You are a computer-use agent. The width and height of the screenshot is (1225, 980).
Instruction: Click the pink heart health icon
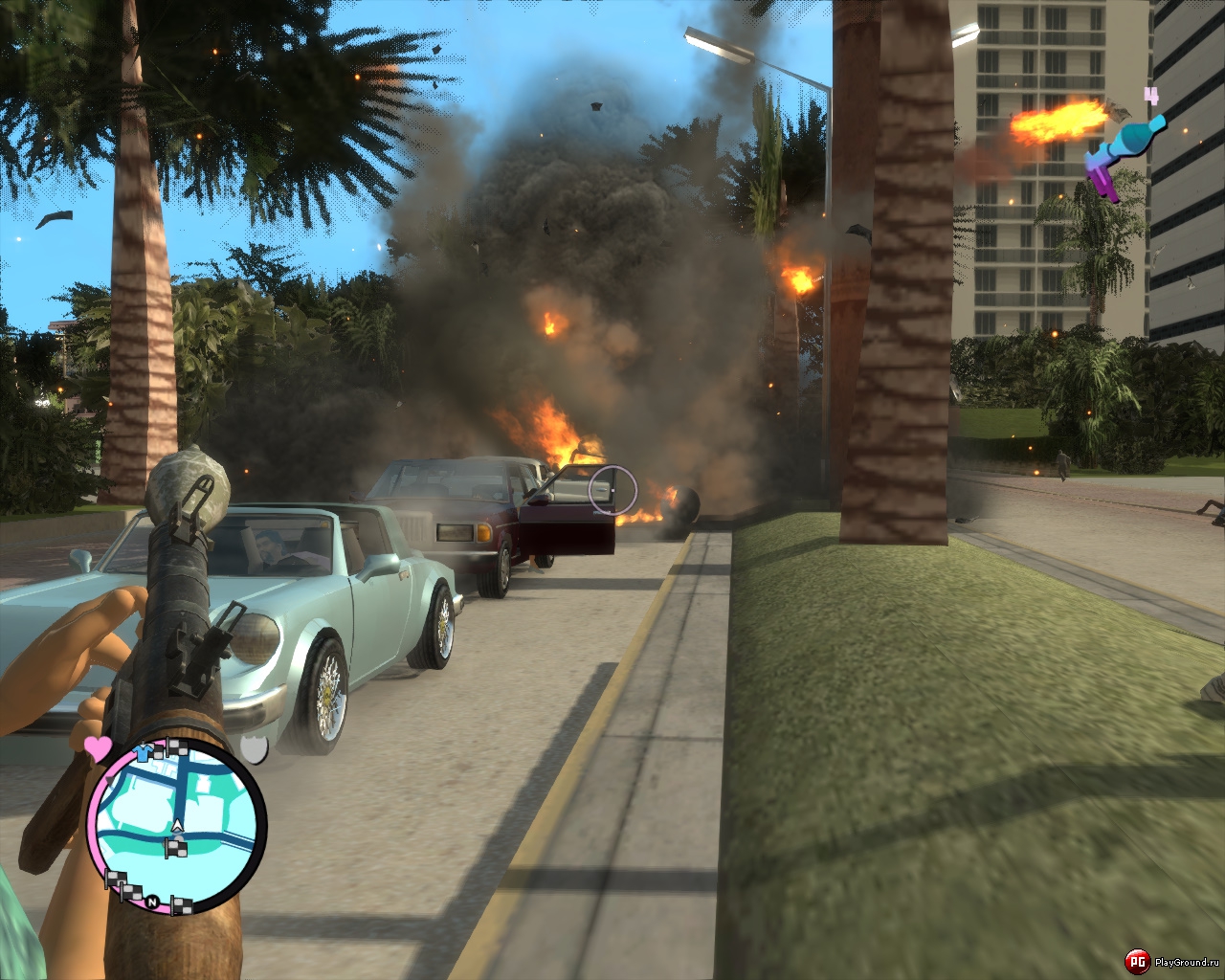[x=98, y=746]
